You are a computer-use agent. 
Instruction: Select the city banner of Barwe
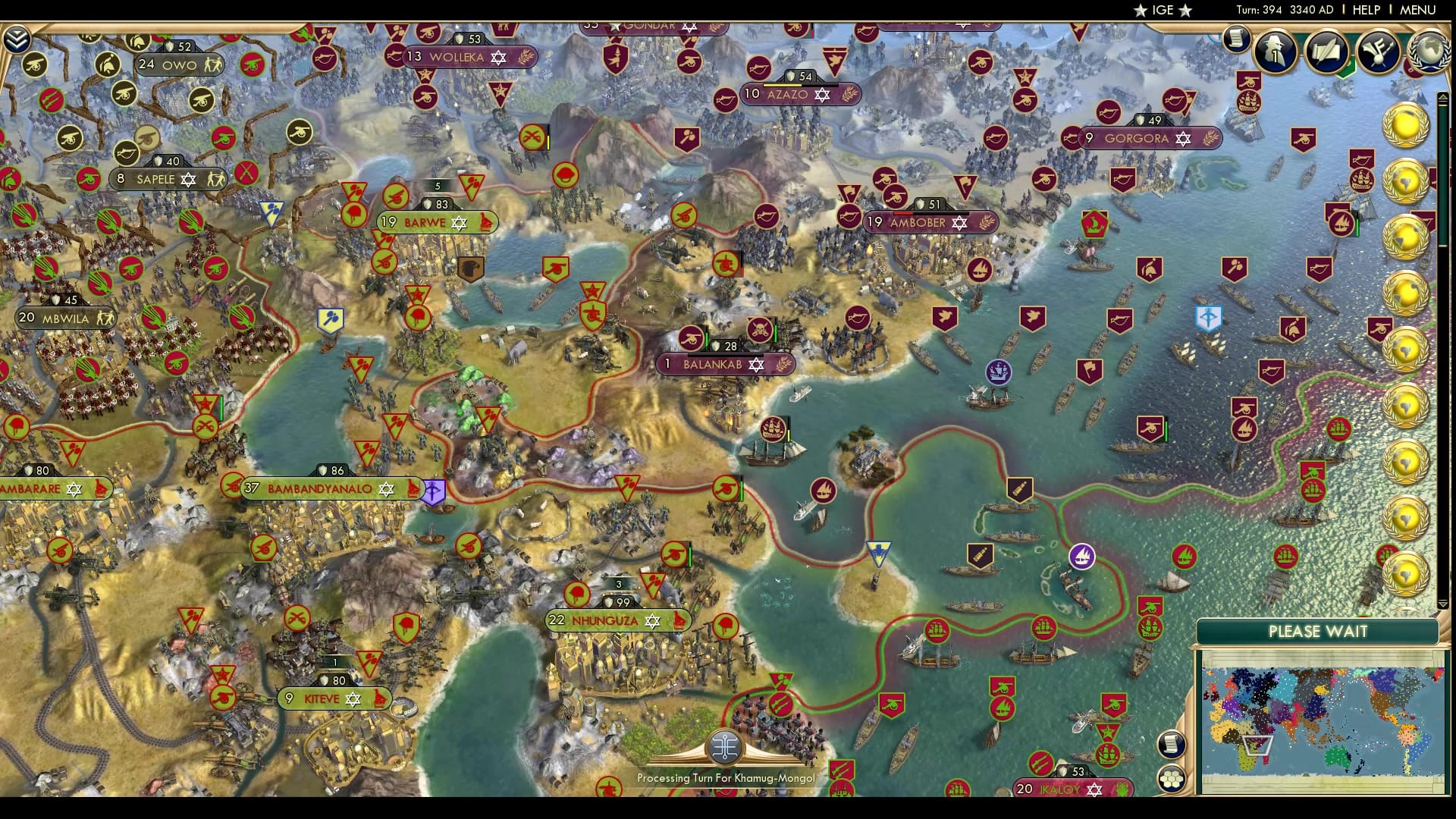click(436, 222)
